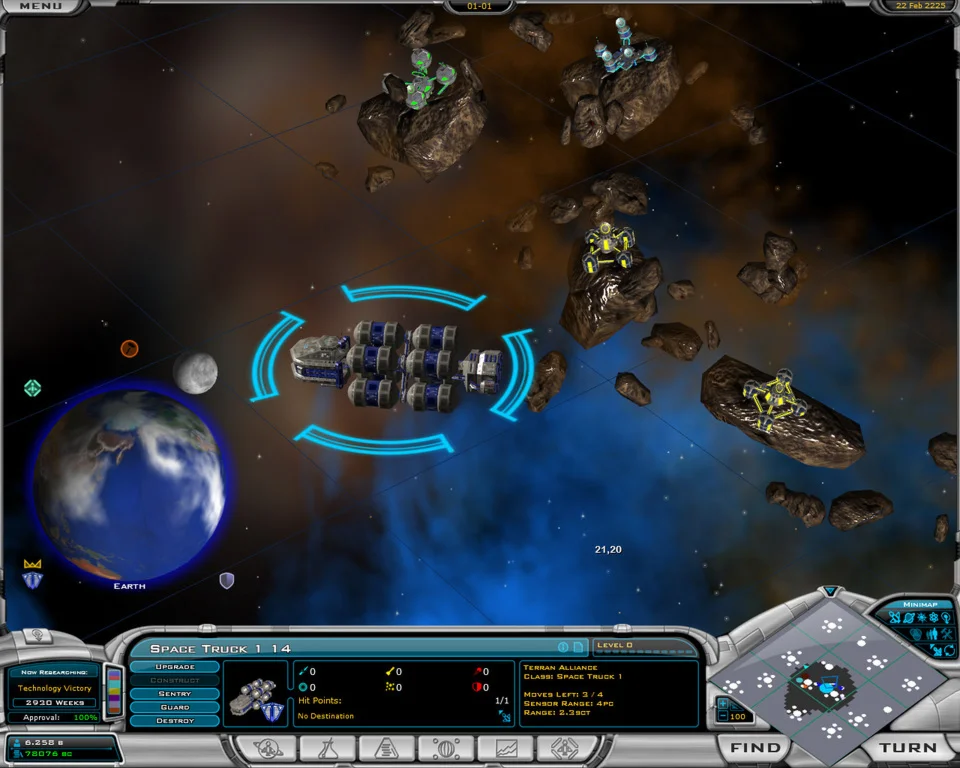960x768 pixels.
Task: Click the Upgrade ship command
Action: tap(175, 667)
